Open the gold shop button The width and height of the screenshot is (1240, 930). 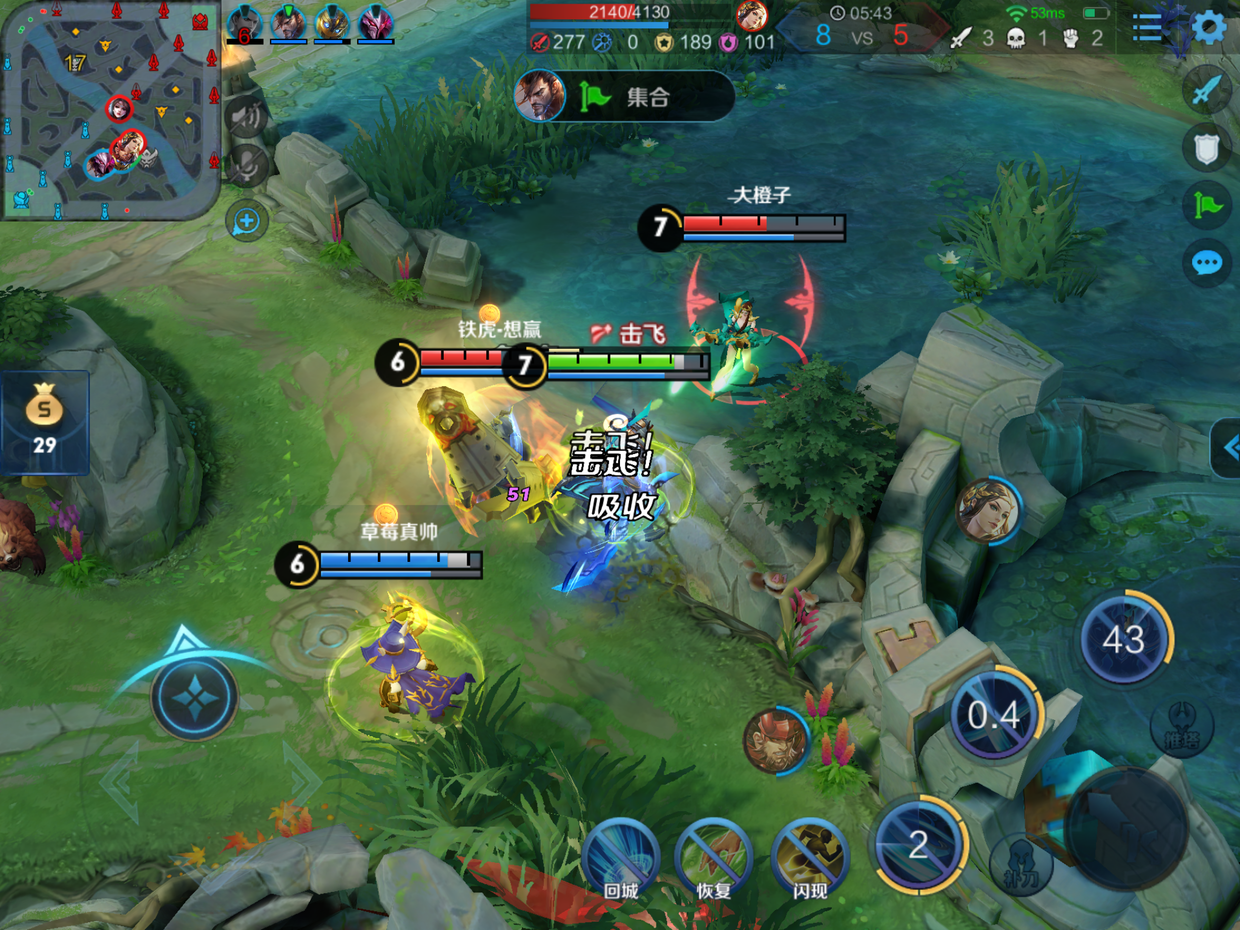[x=45, y=422]
